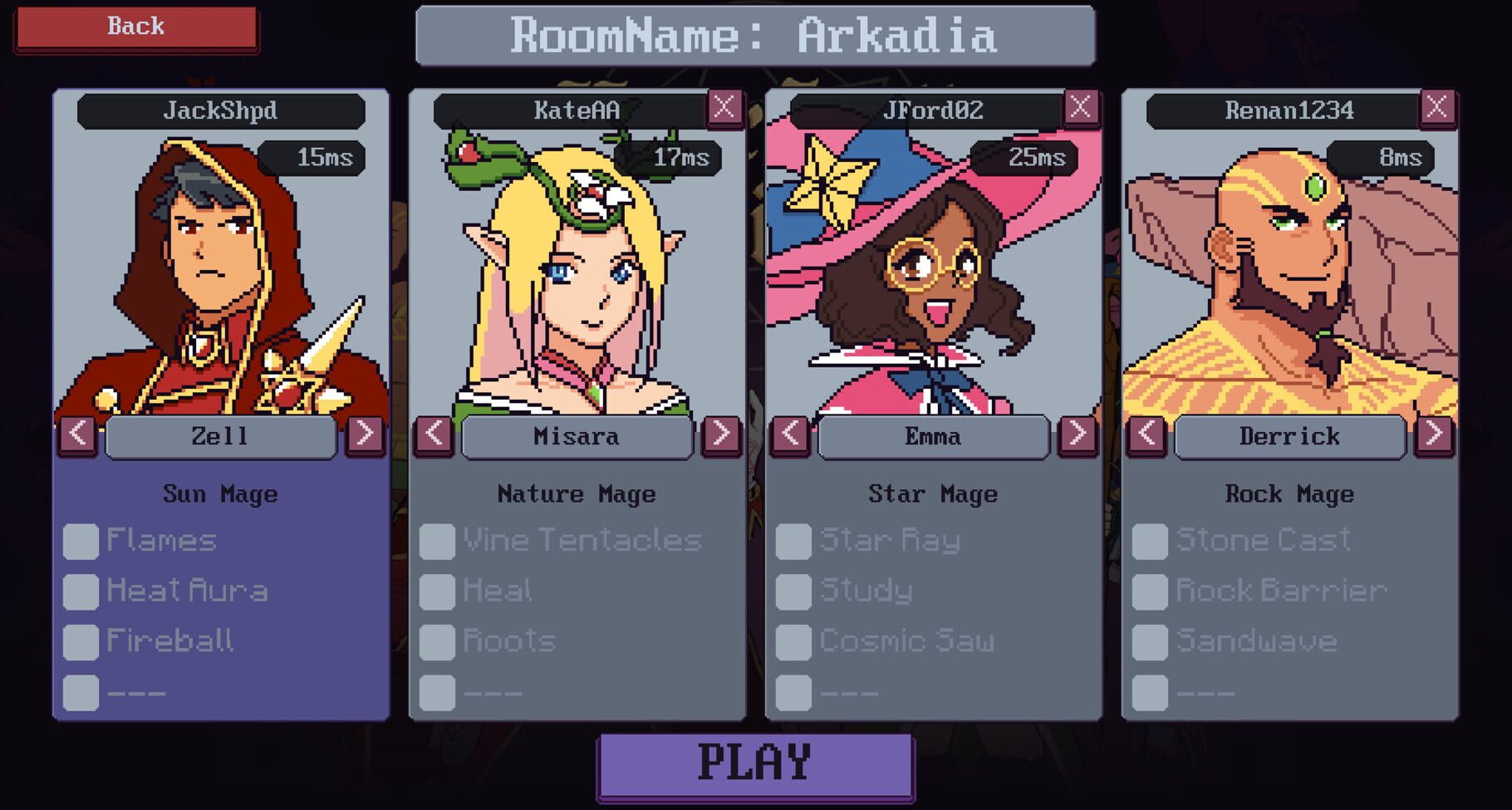Check the Star Ray spell checkbox
The height and width of the screenshot is (810, 1512).
pyautogui.click(x=793, y=541)
